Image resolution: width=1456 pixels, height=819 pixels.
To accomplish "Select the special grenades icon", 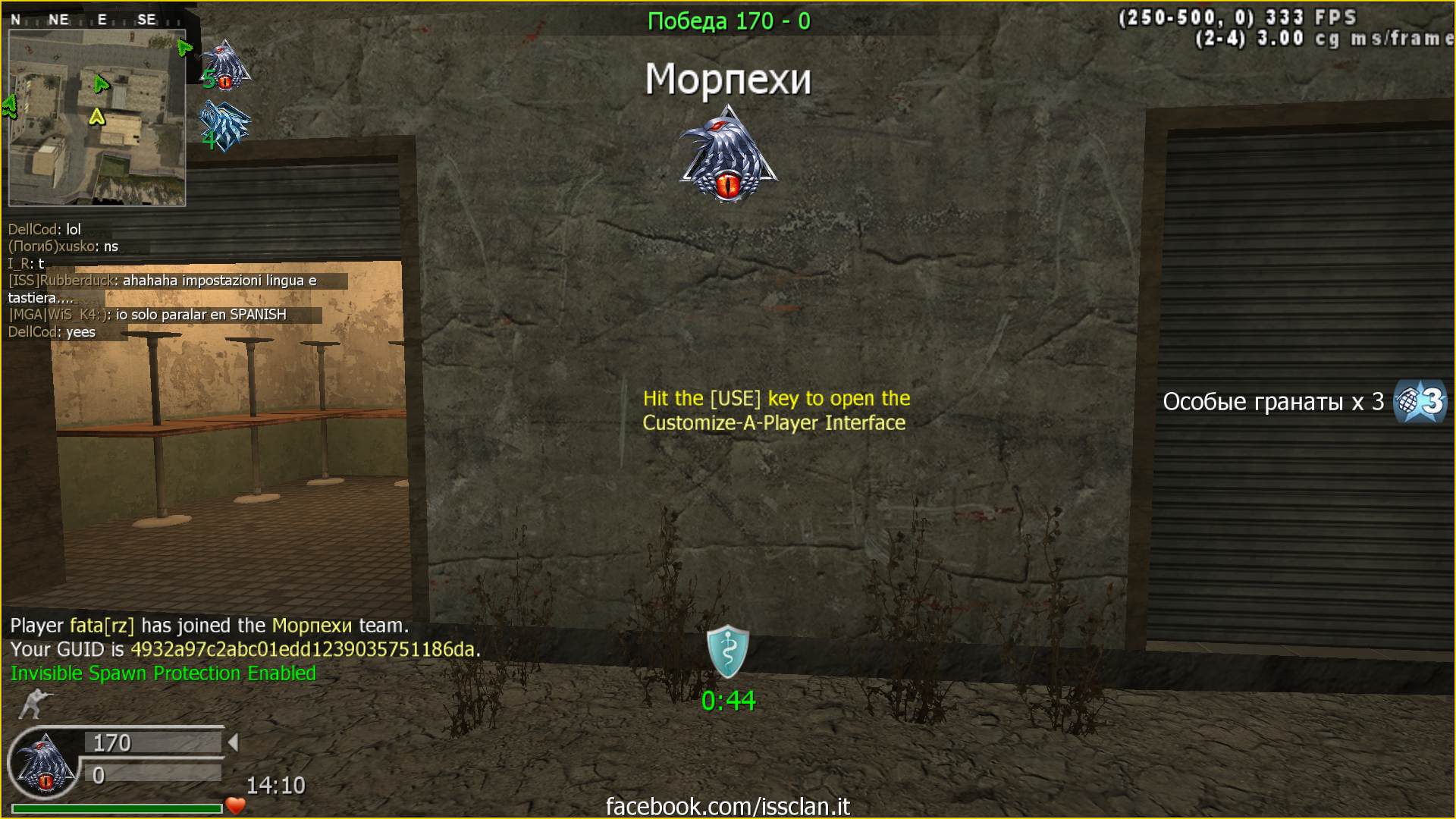I will 1420,401.
